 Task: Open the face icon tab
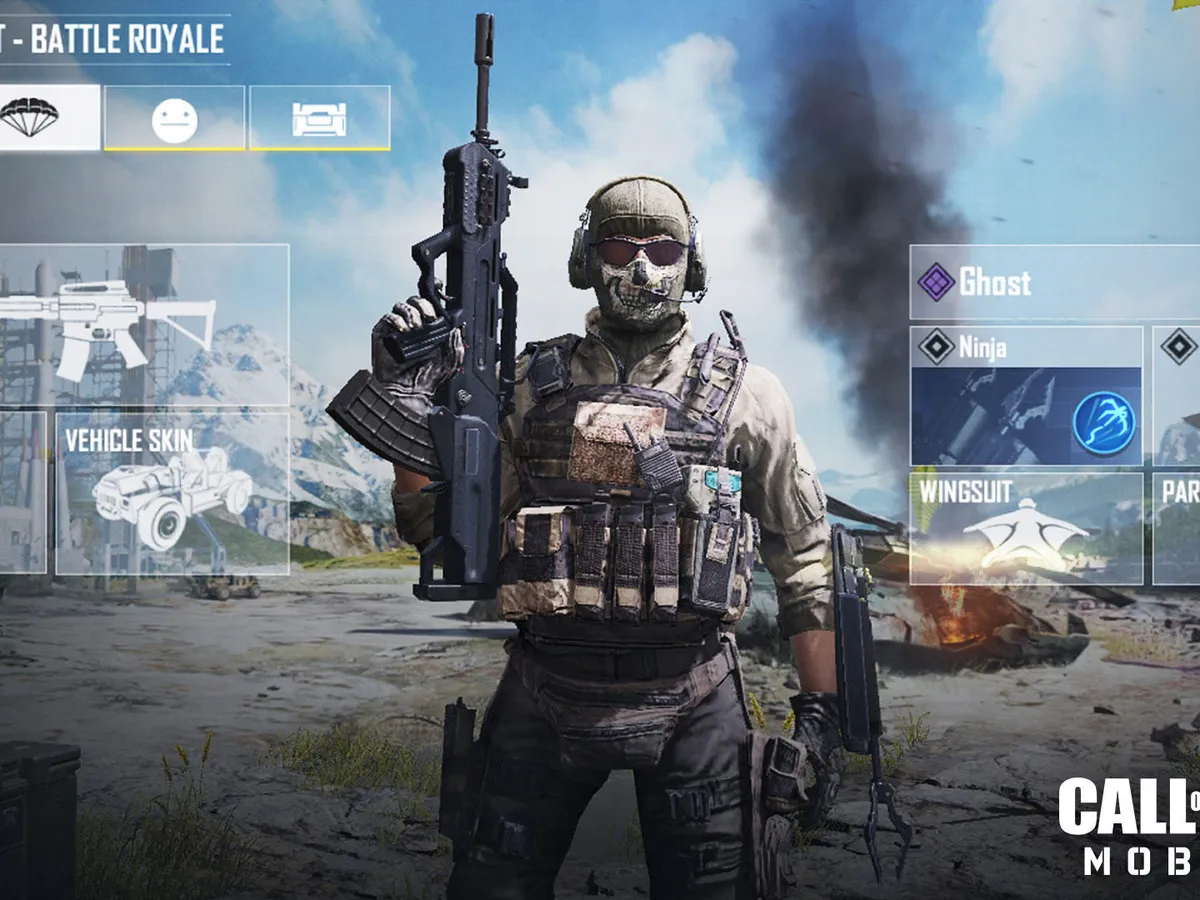click(x=174, y=118)
